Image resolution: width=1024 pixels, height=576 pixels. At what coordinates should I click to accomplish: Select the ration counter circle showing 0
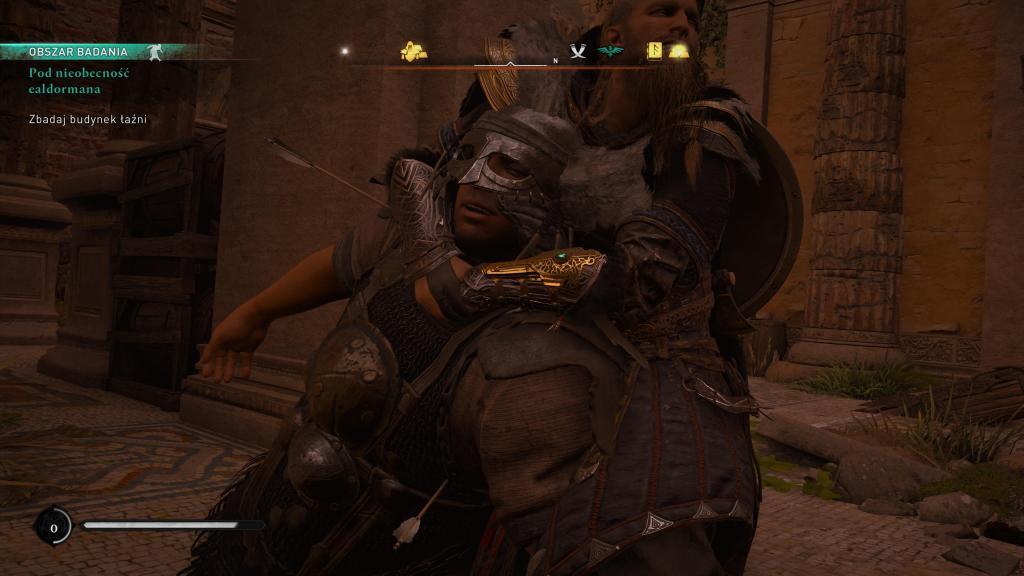[x=53, y=525]
